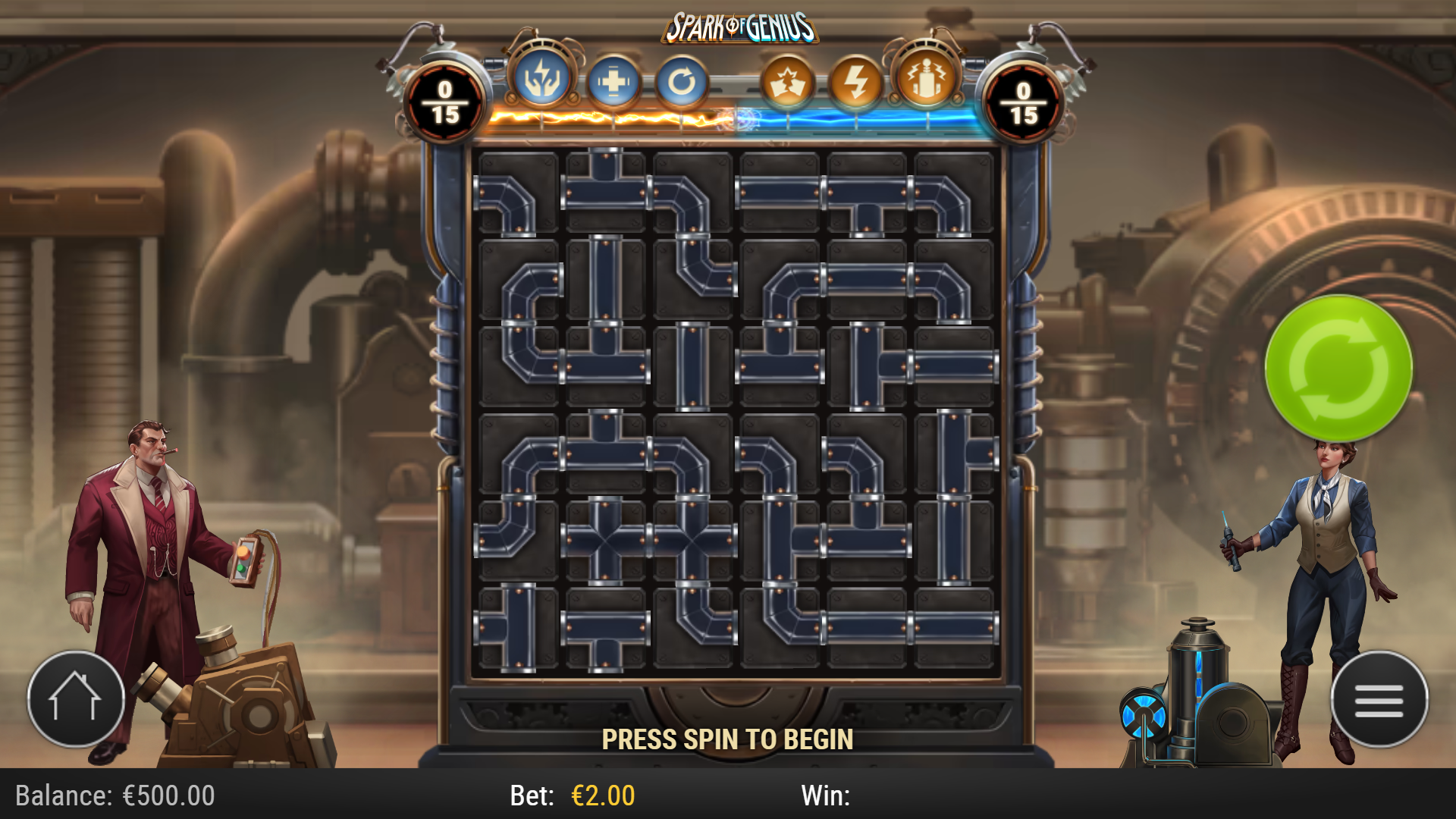This screenshot has width=1456, height=819.
Task: Expand the Win field in the bottom bar
Action: point(830,796)
